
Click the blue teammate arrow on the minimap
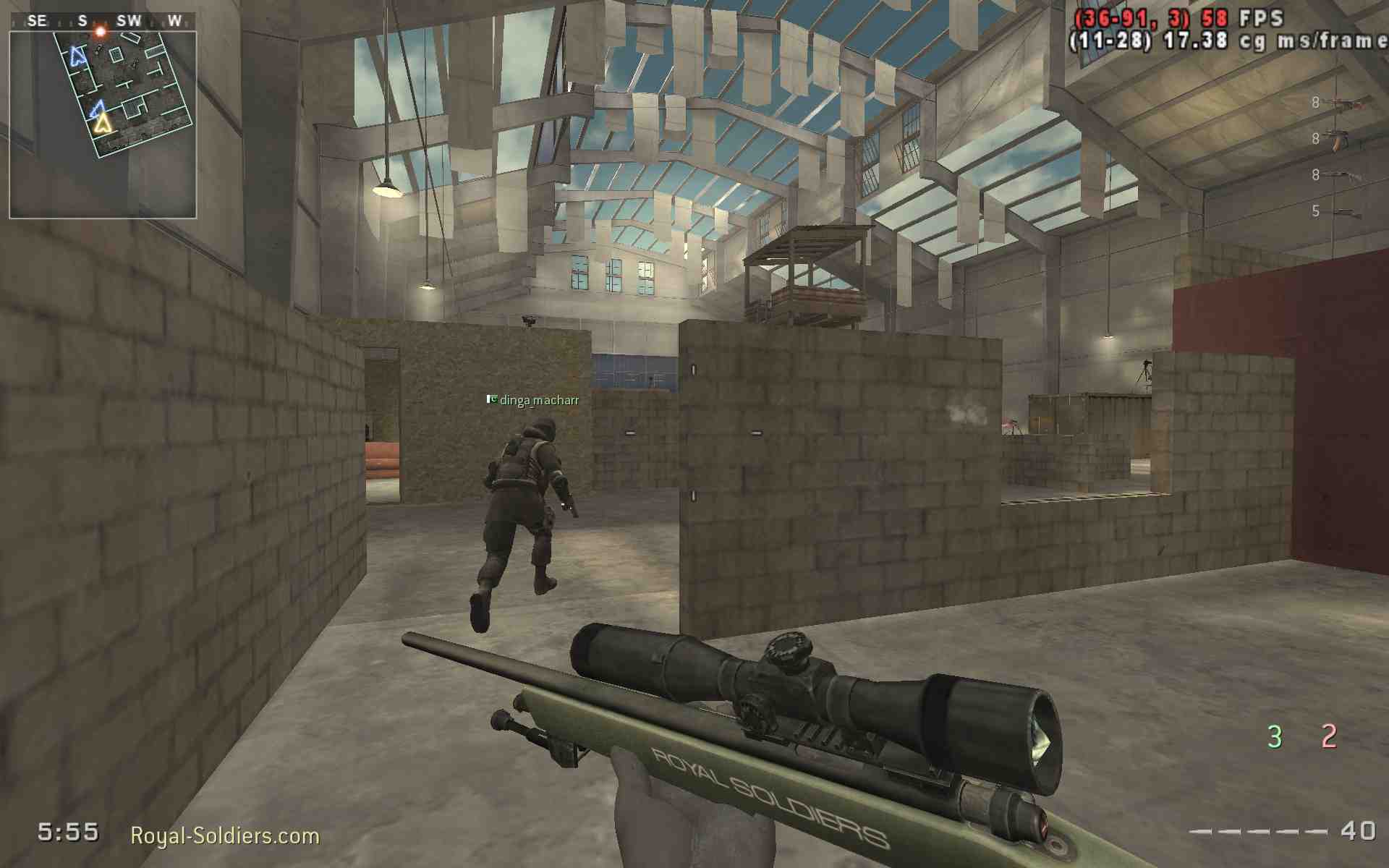coord(96,109)
